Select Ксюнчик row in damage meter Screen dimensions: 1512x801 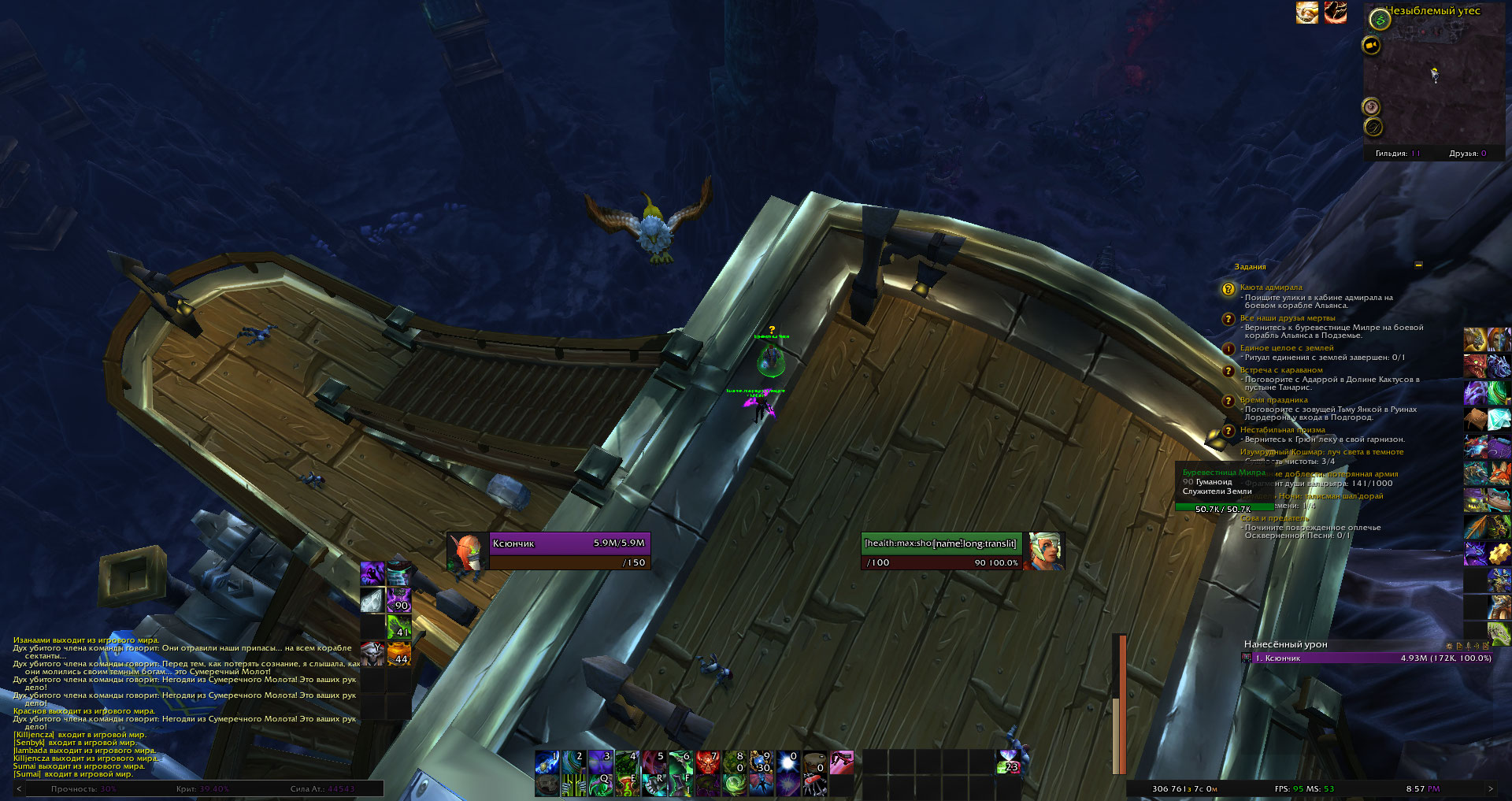[x=1366, y=658]
